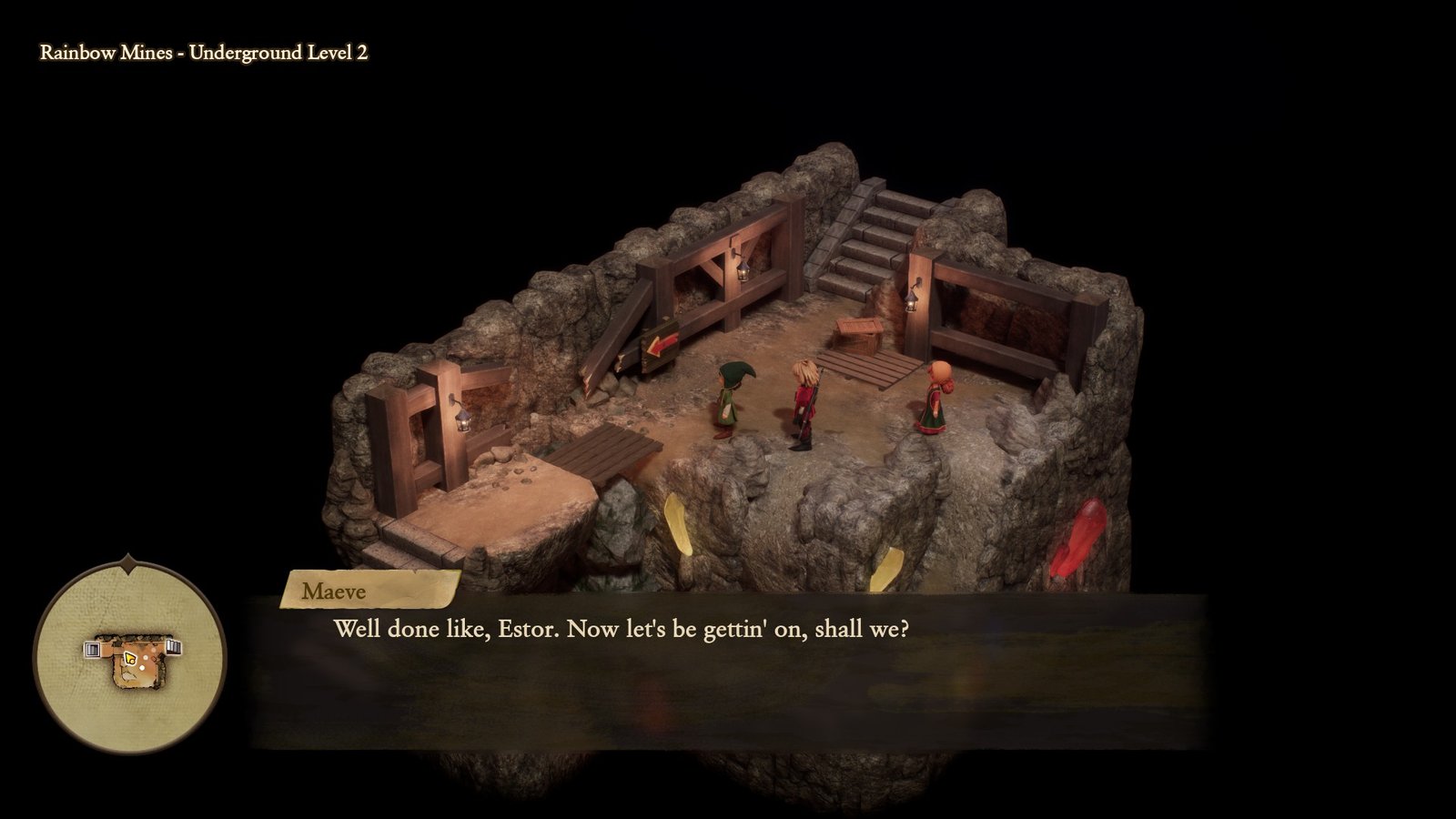Click the open wooden crate near the planks
Viewport: 1456px width, 819px height.
pos(859,335)
